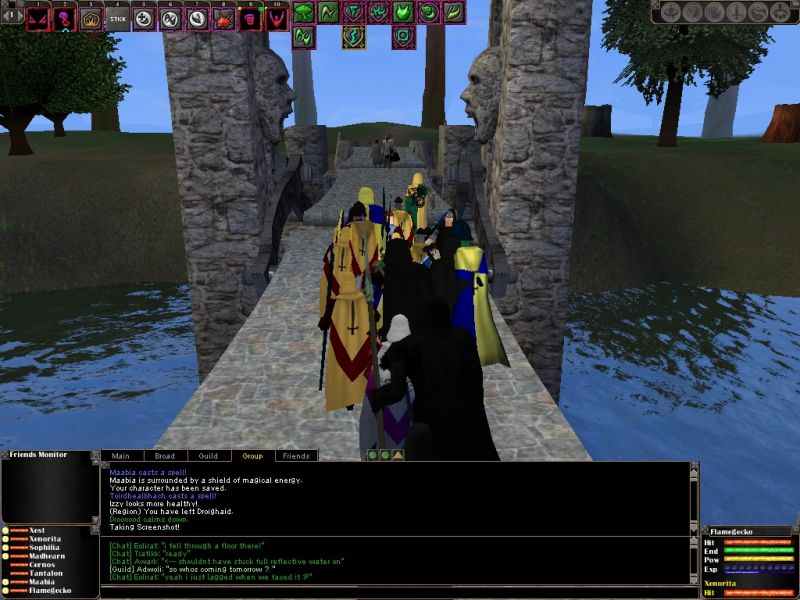
Task: Pick Tantalon from the group list
Action: (x=48, y=573)
